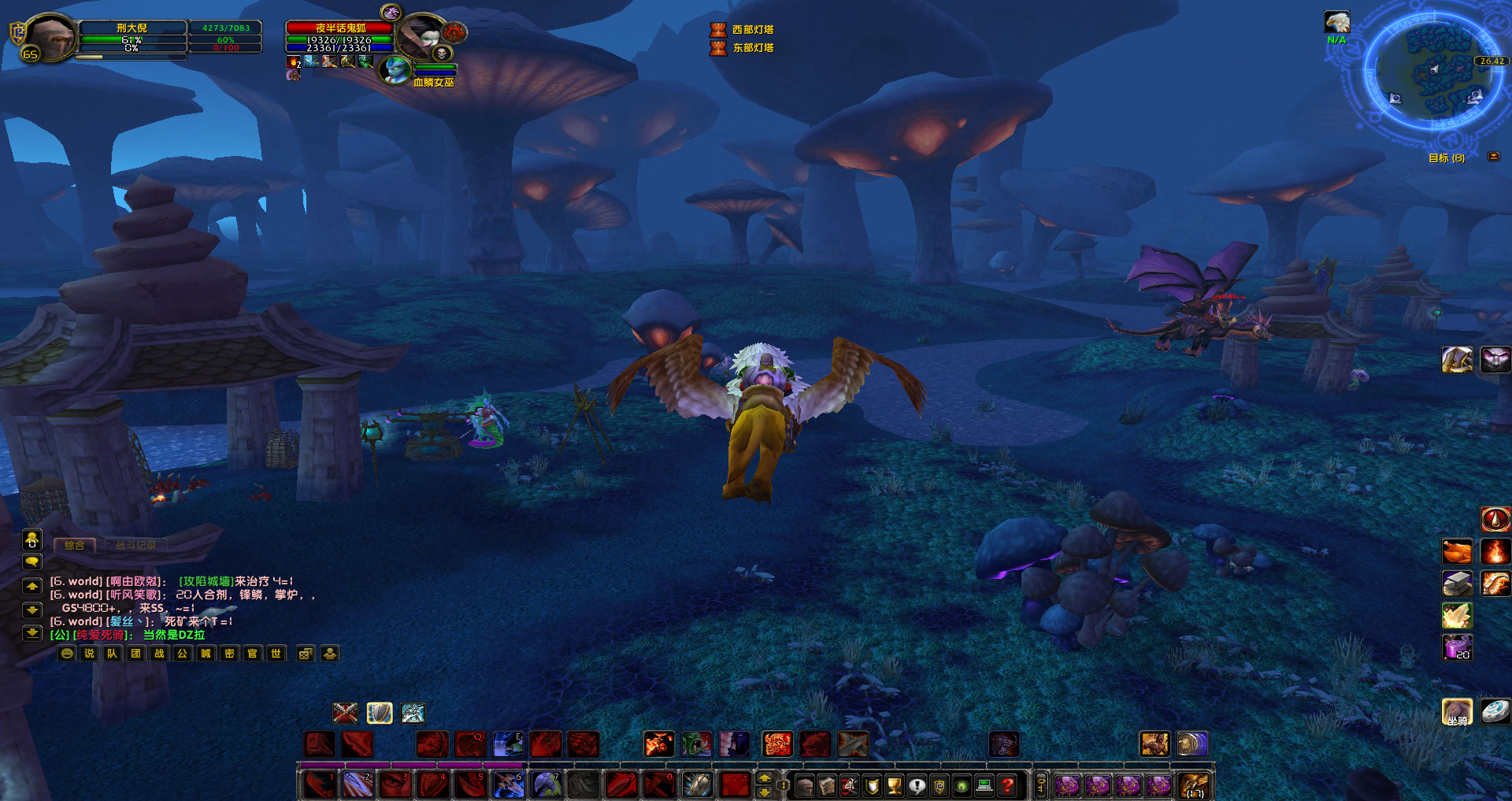Open the LFG green eye icon
The width and height of the screenshot is (1512, 801).
pos(962,785)
